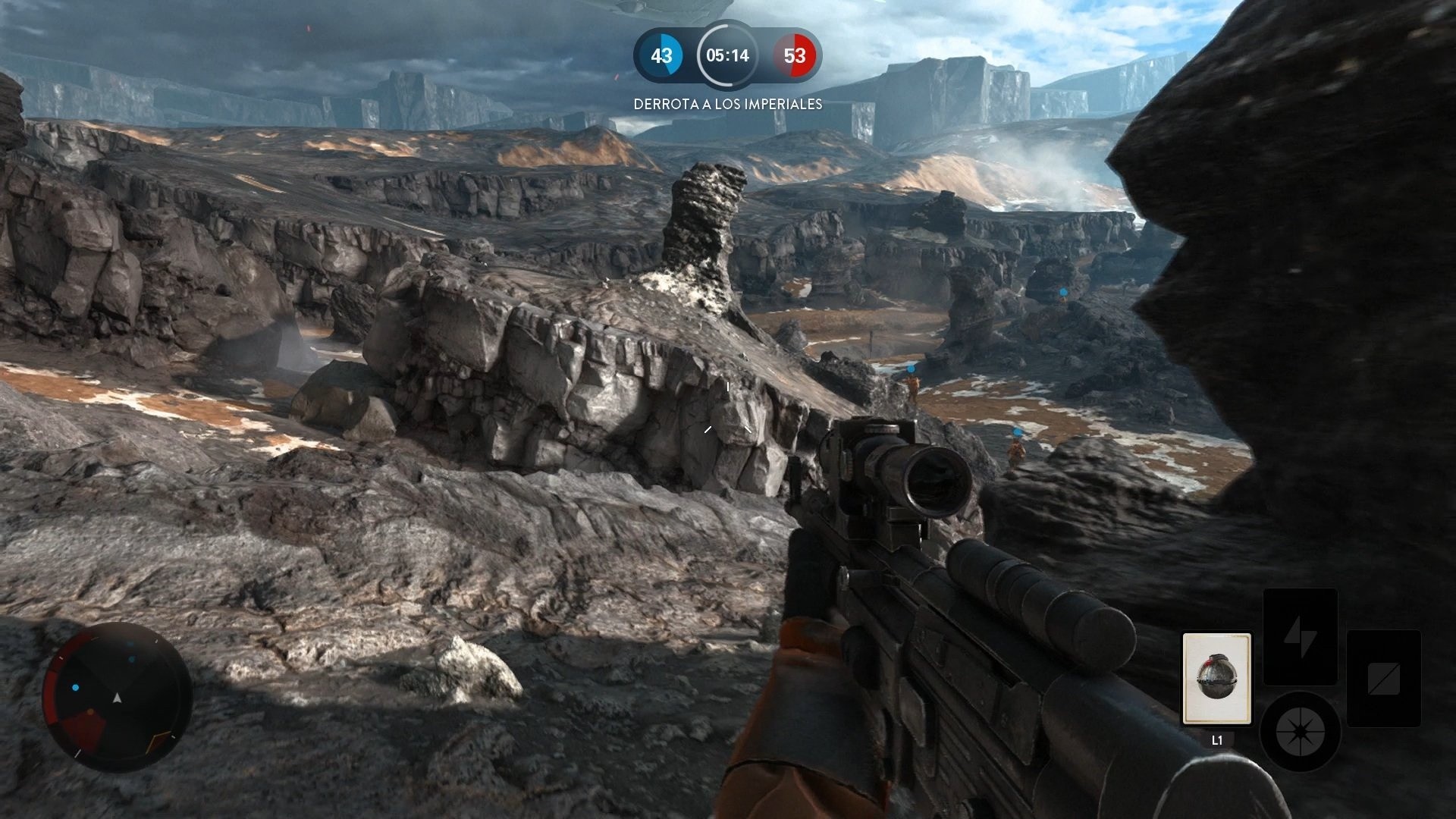Click the circular timer progress ring
The image size is (1456, 819).
pos(726,55)
